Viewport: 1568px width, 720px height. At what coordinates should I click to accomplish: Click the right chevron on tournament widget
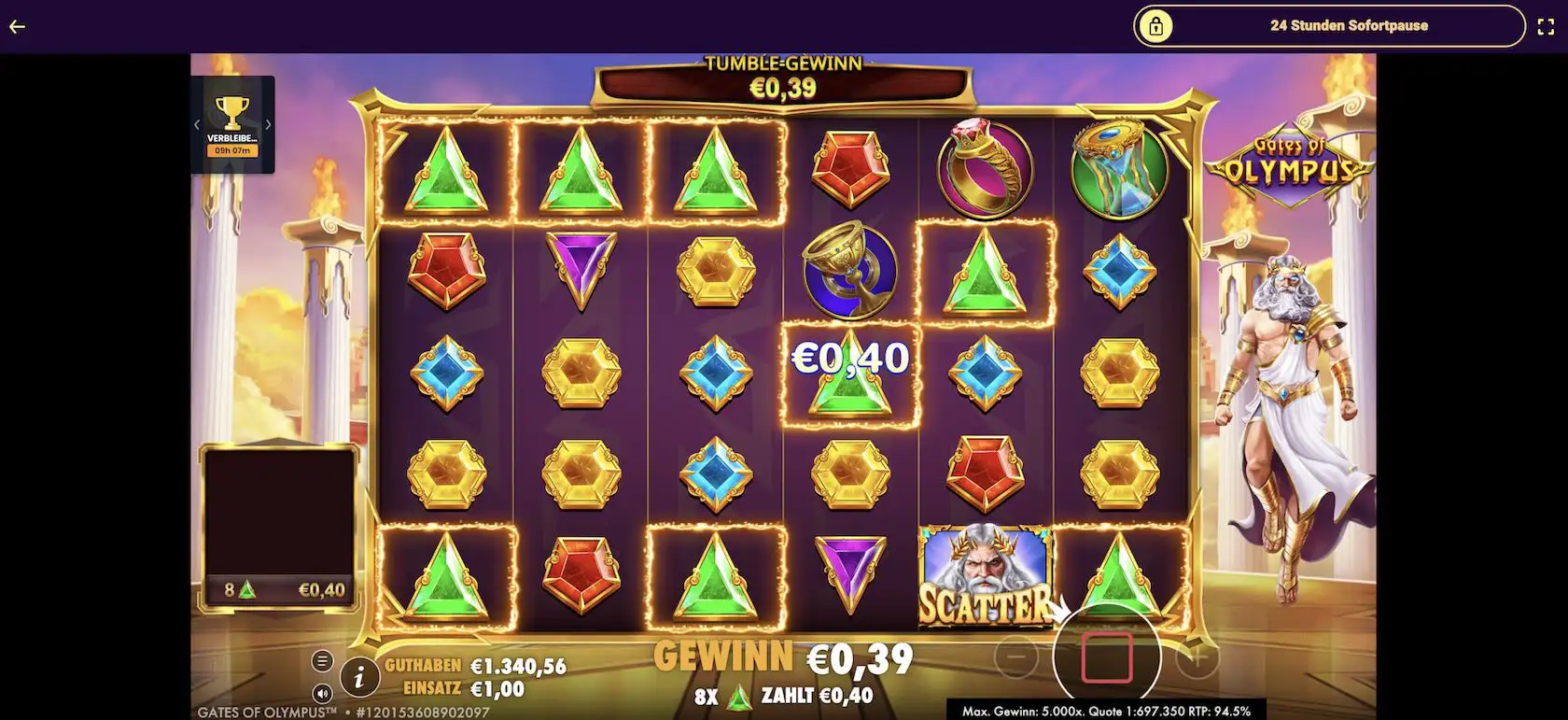pyautogui.click(x=270, y=122)
